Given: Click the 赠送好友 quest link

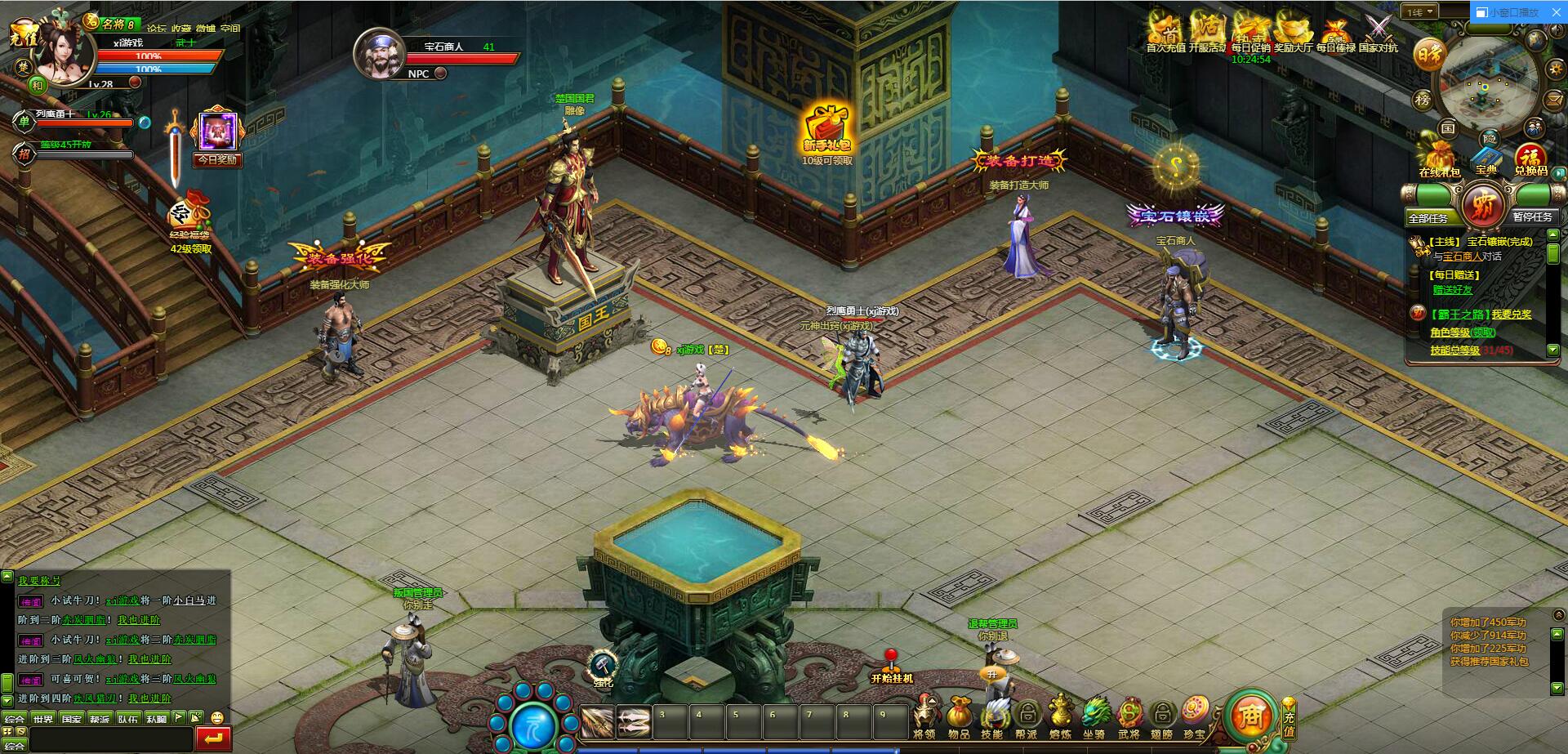Looking at the screenshot, I should click(1453, 290).
